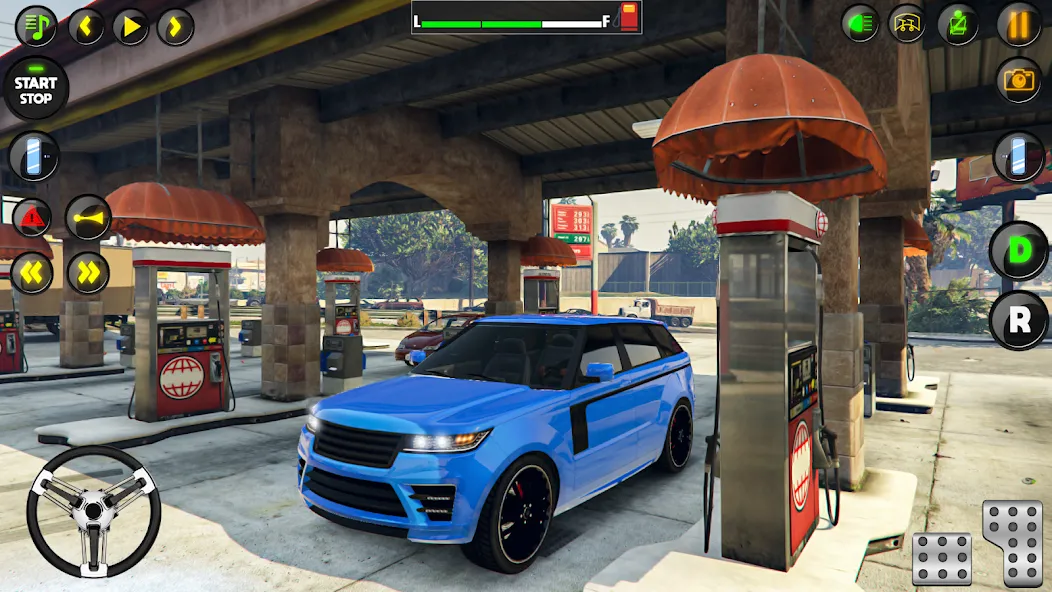1052x592 pixels.
Task: Shift into Reverse with the R button
Action: [1018, 320]
